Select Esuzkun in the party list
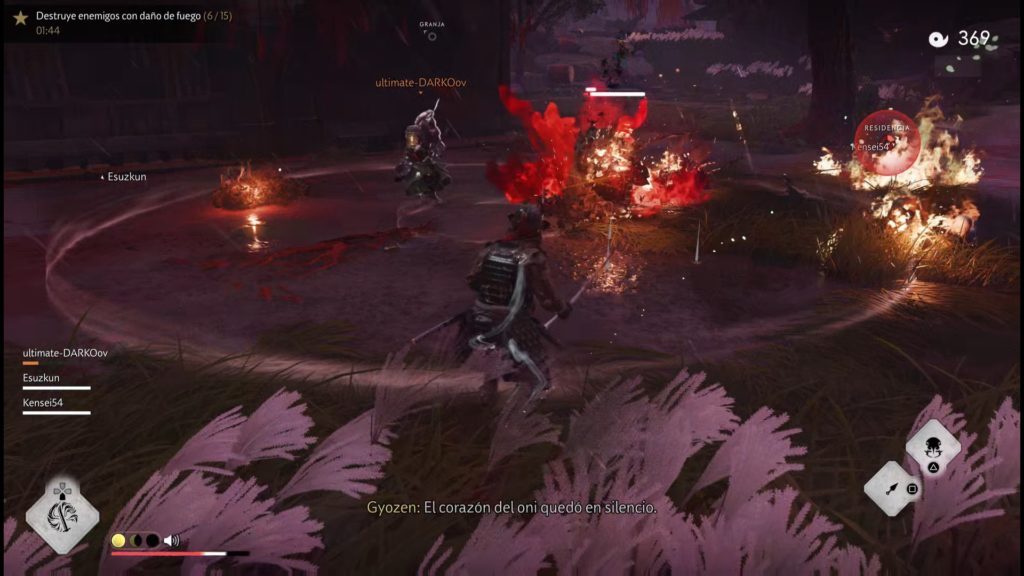This screenshot has width=1024, height=576. click(43, 378)
